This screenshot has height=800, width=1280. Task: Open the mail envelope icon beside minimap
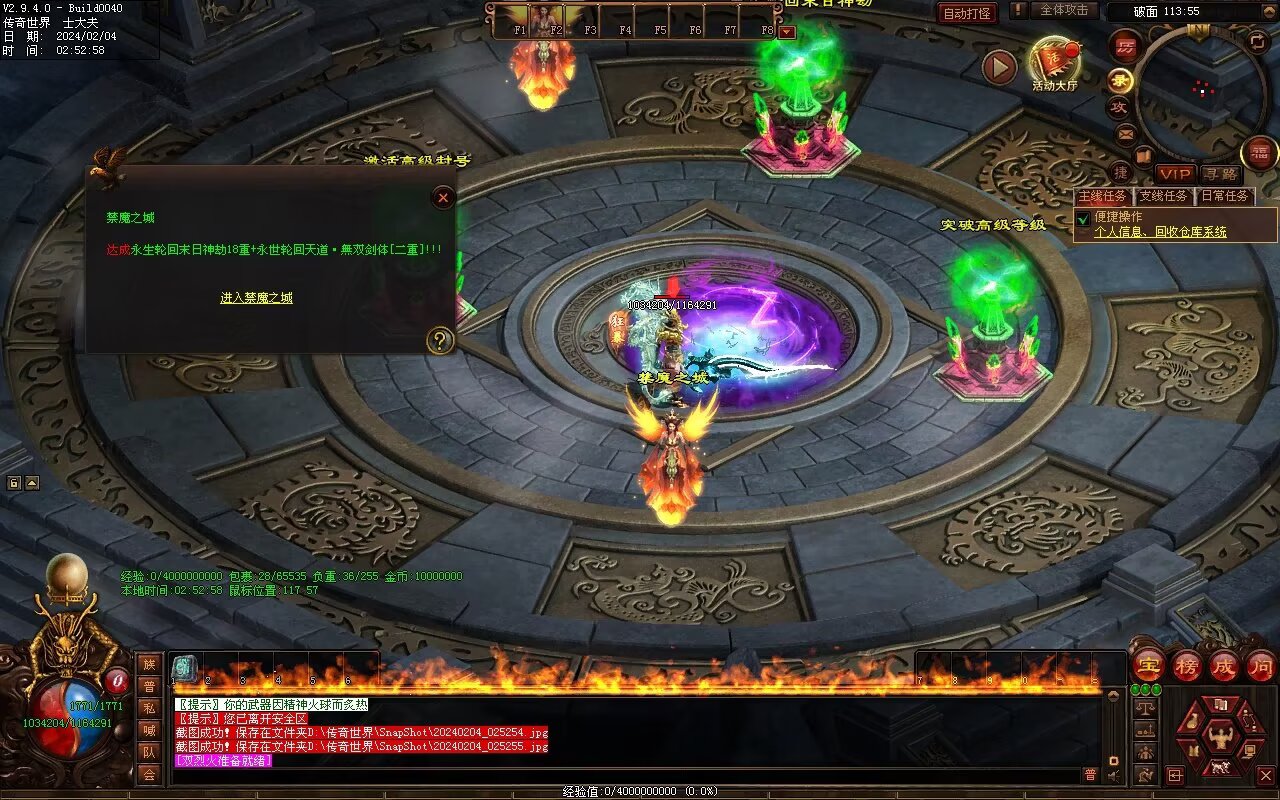(x=1126, y=133)
